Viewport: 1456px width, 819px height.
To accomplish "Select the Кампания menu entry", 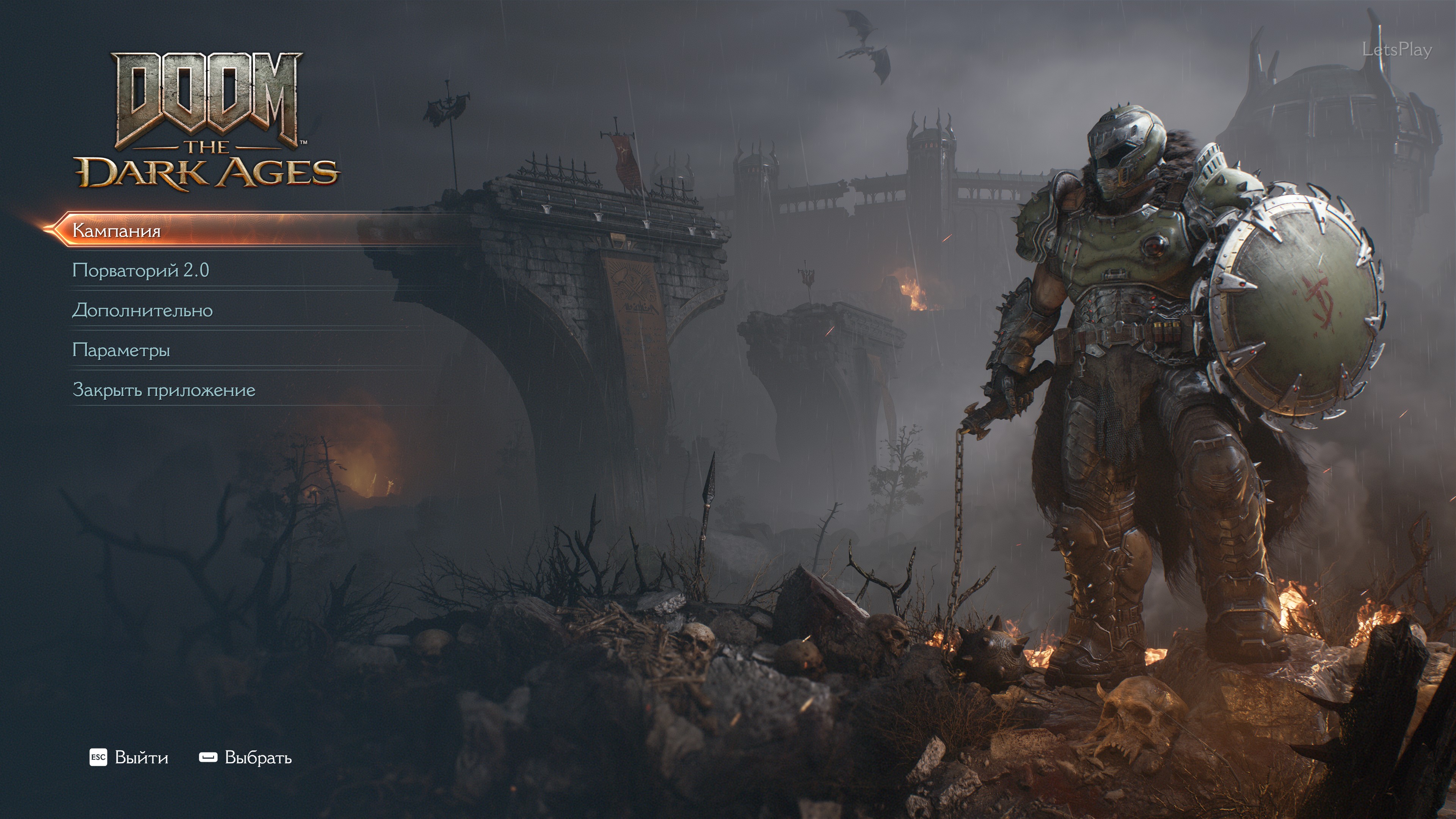I will 117,231.
